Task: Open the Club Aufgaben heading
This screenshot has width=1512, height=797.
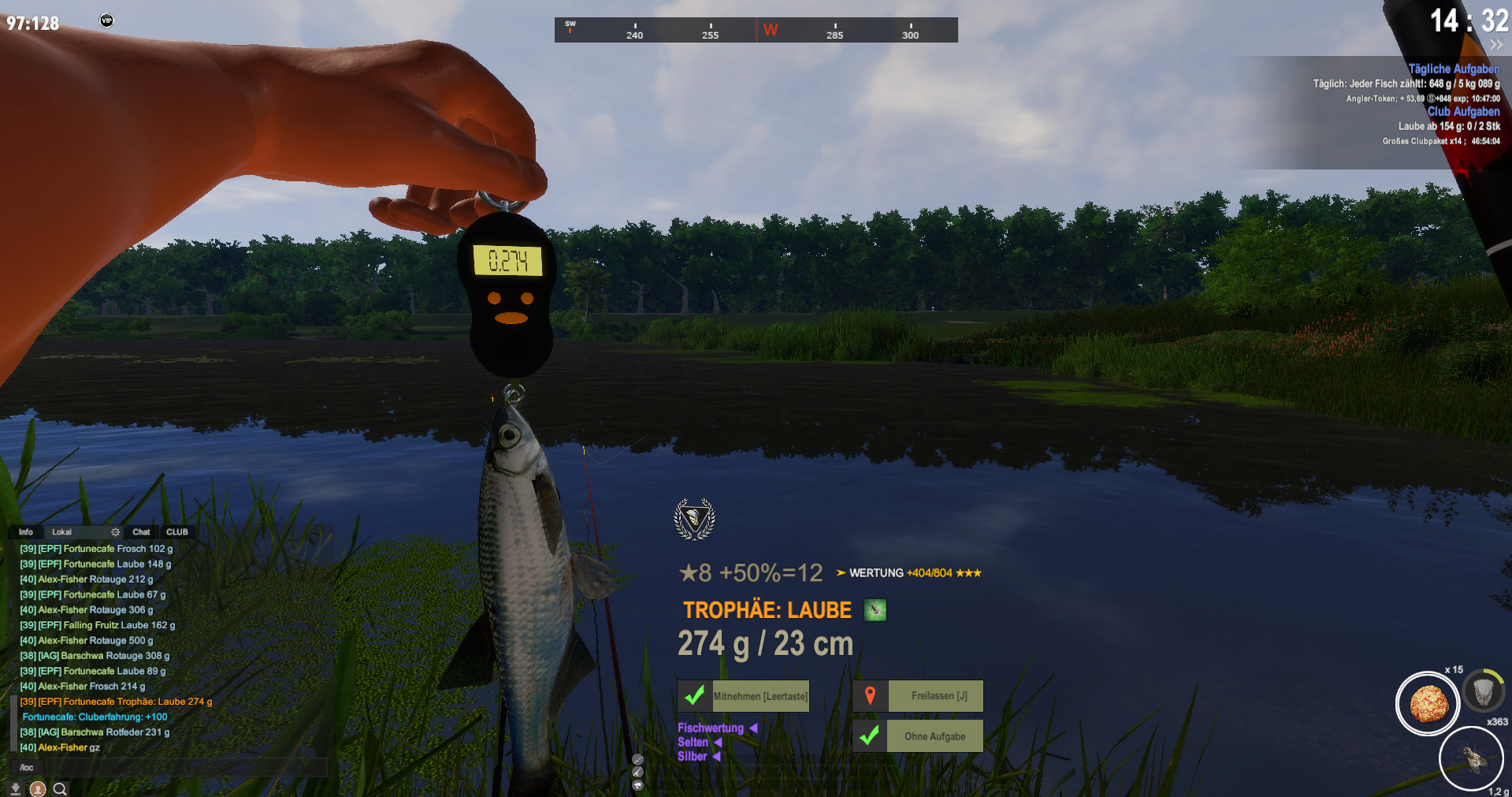Action: [1463, 111]
